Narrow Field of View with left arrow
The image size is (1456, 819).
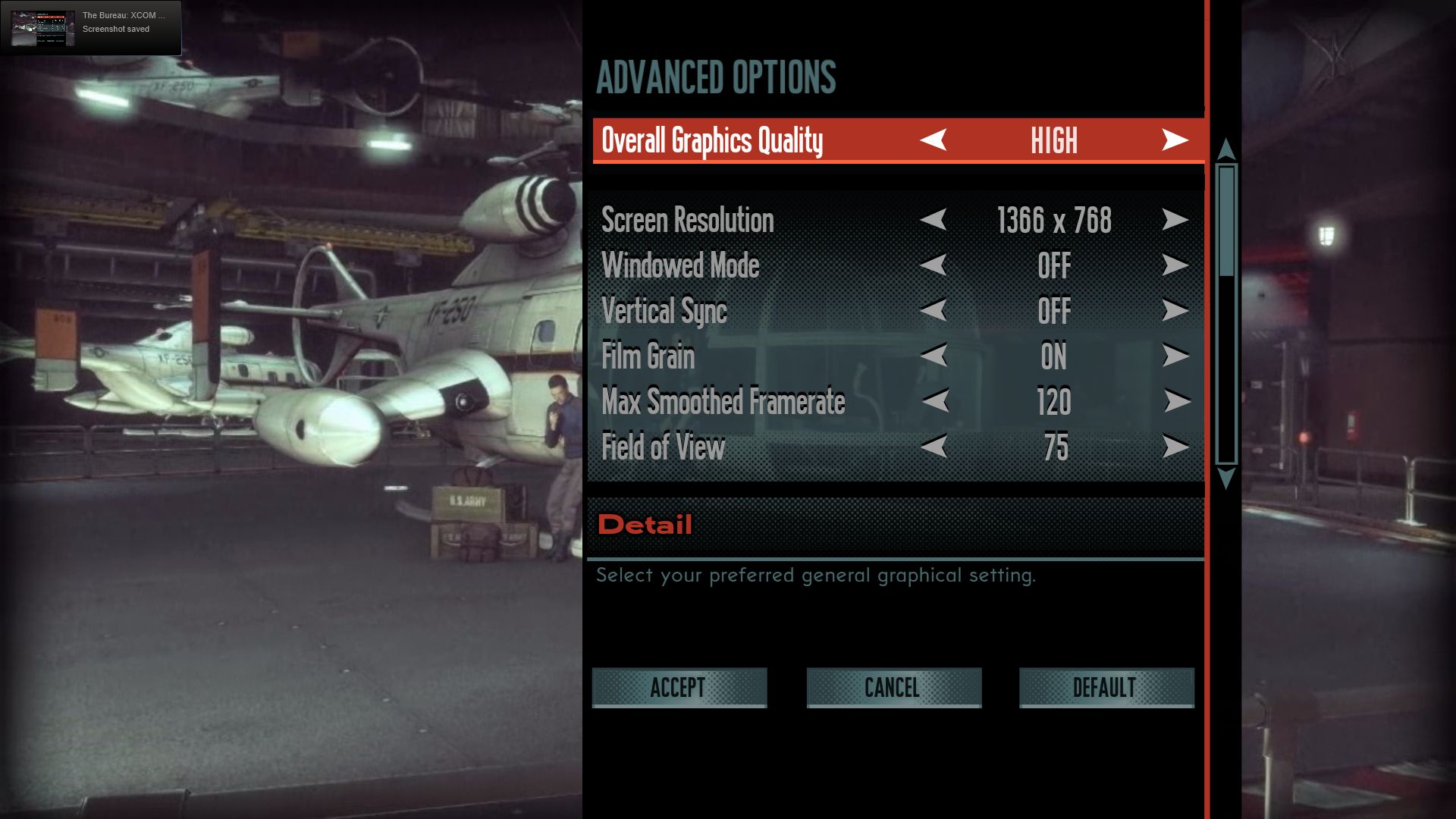click(x=934, y=447)
